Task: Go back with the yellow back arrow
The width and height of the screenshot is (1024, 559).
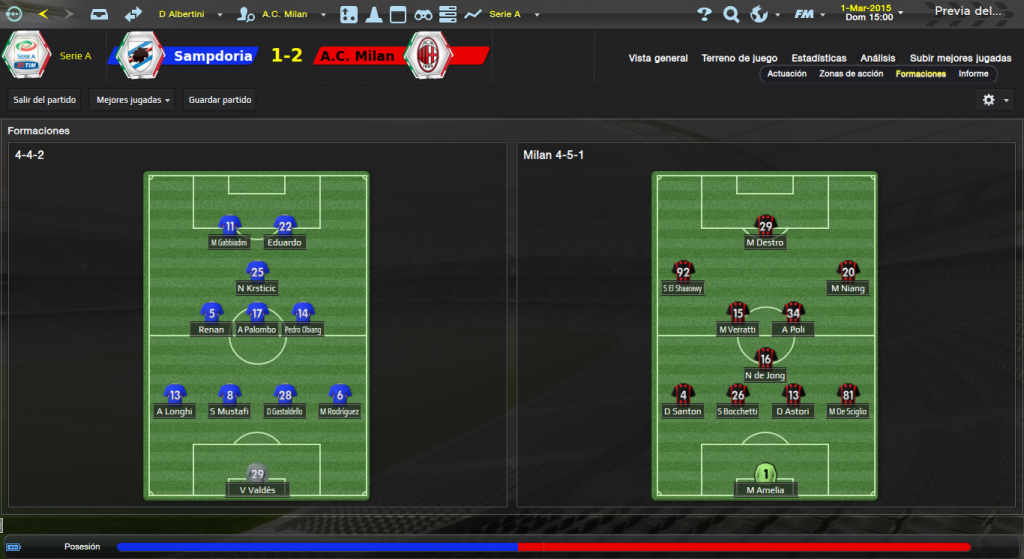Action: (x=43, y=14)
